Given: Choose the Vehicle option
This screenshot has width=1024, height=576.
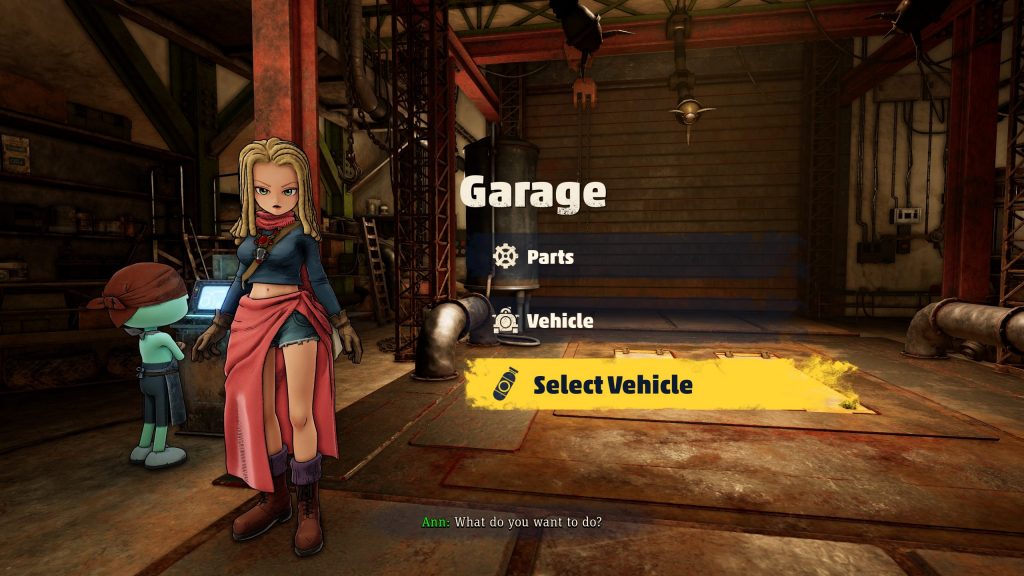Looking at the screenshot, I should (x=559, y=321).
